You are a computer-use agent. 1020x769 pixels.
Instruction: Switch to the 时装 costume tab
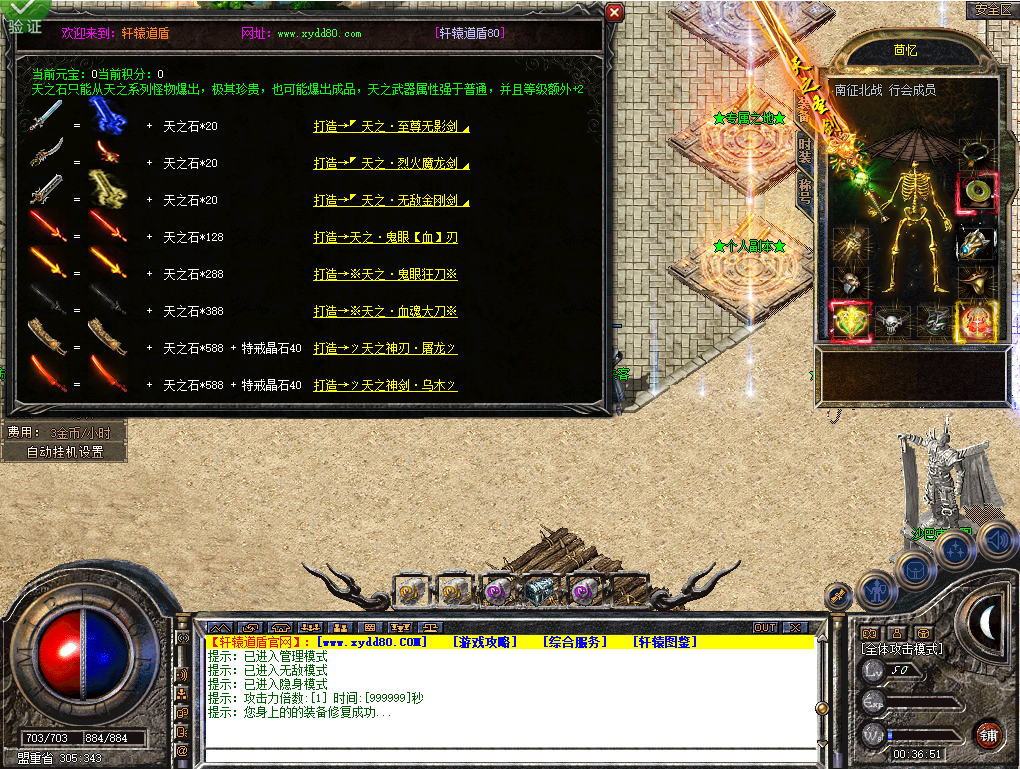point(805,150)
